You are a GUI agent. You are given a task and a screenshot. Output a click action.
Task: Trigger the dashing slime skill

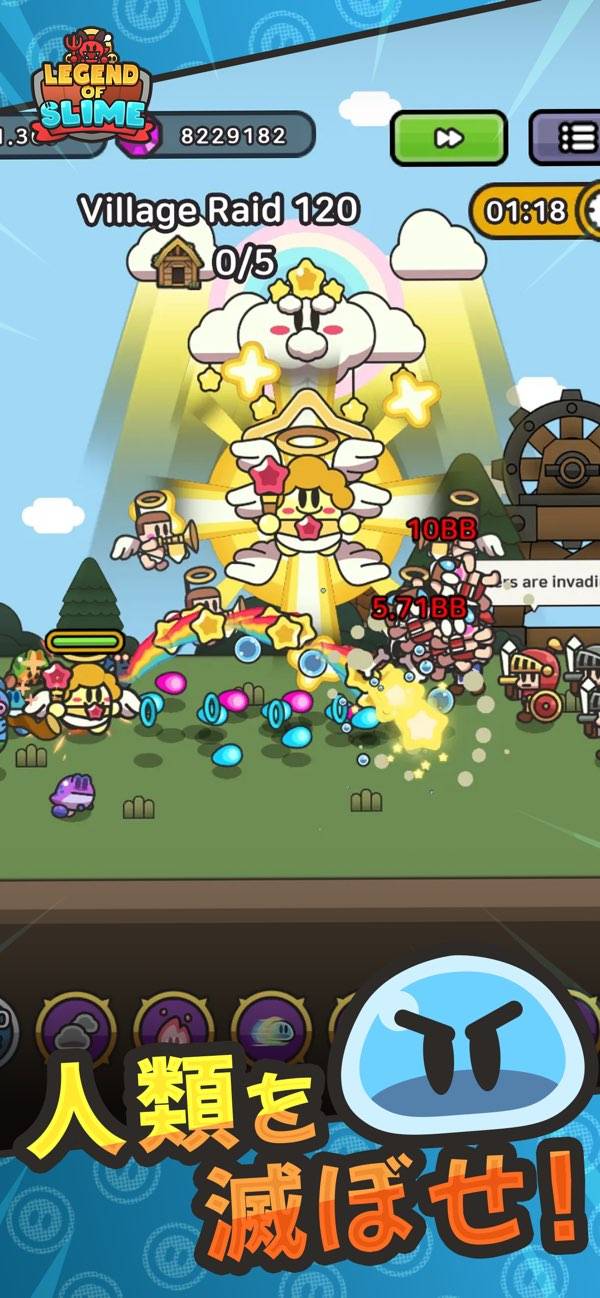coord(271,1029)
